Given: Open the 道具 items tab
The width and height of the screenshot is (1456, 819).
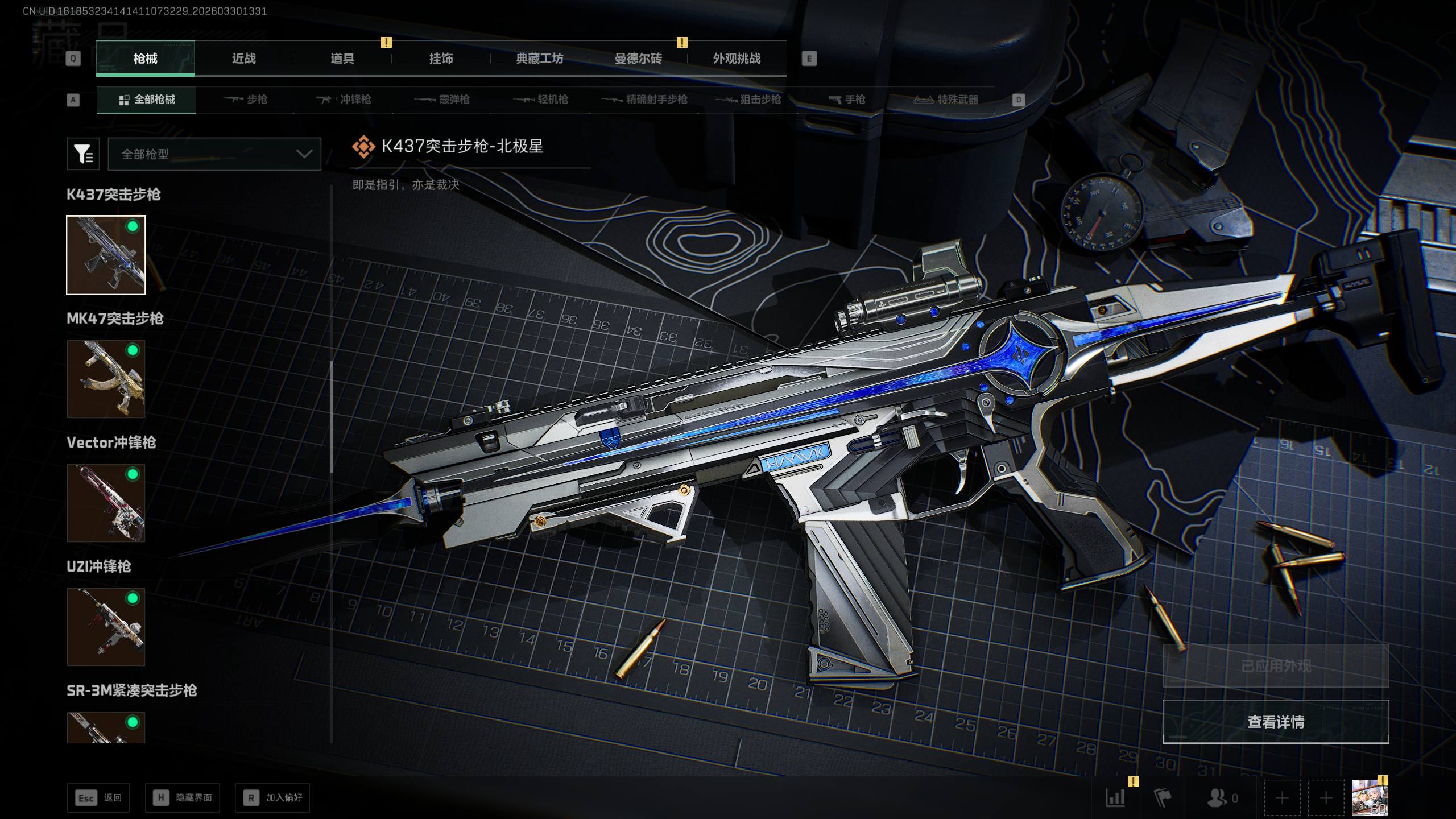Looking at the screenshot, I should point(342,59).
